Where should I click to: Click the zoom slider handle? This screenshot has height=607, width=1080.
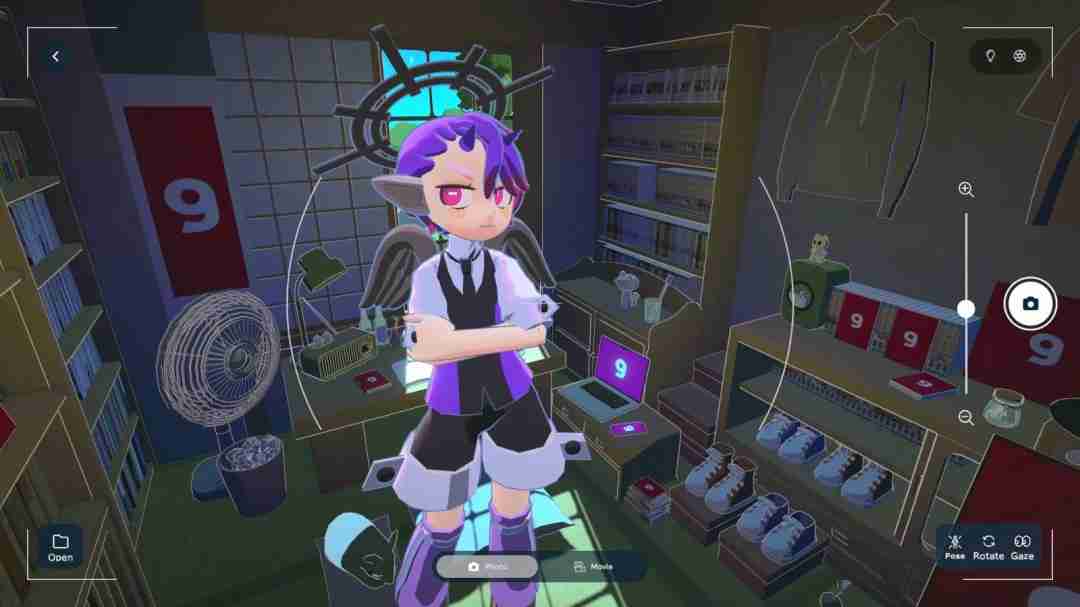966,309
